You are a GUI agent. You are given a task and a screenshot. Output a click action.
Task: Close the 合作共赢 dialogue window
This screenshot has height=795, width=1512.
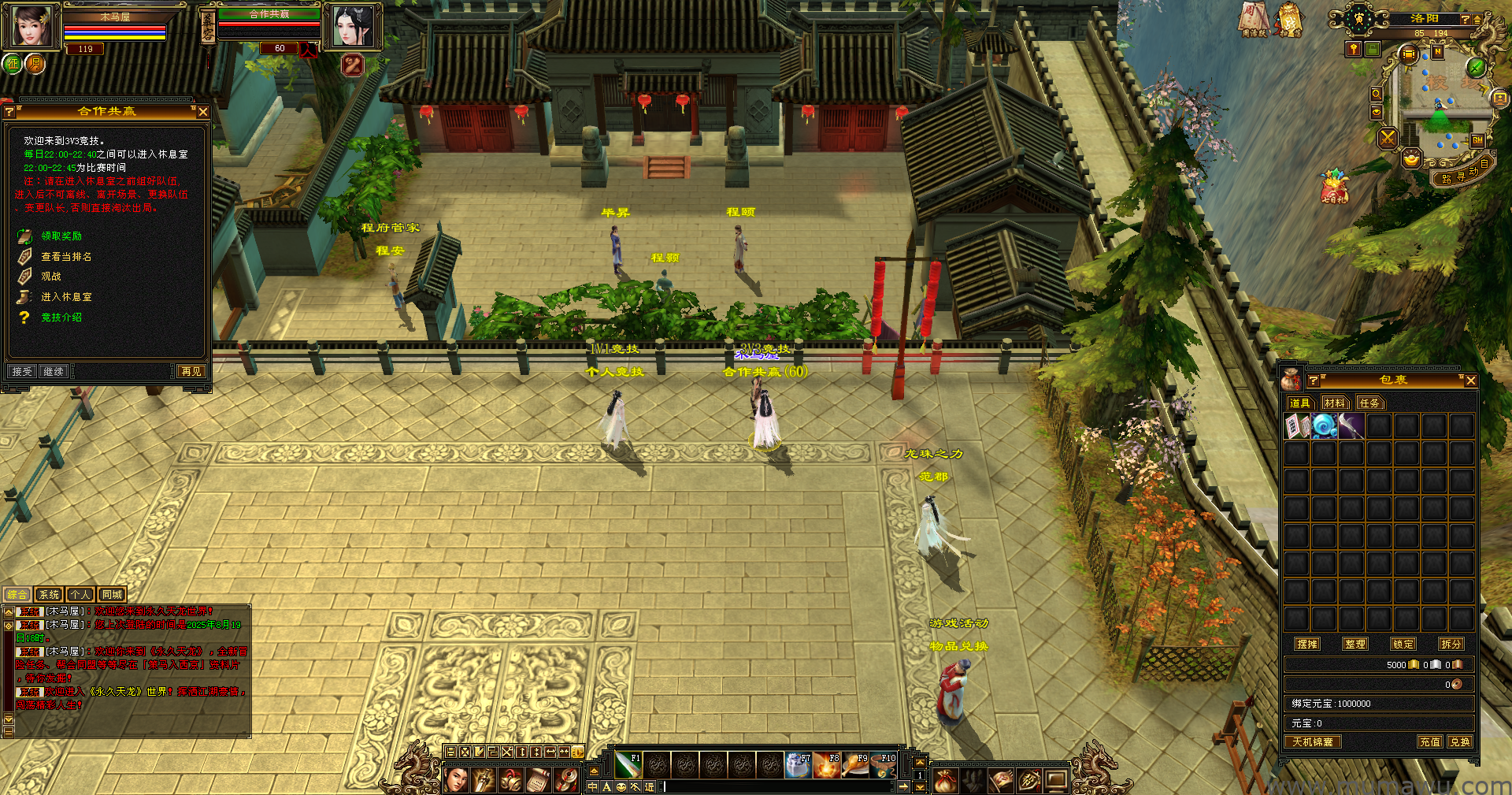(x=203, y=112)
